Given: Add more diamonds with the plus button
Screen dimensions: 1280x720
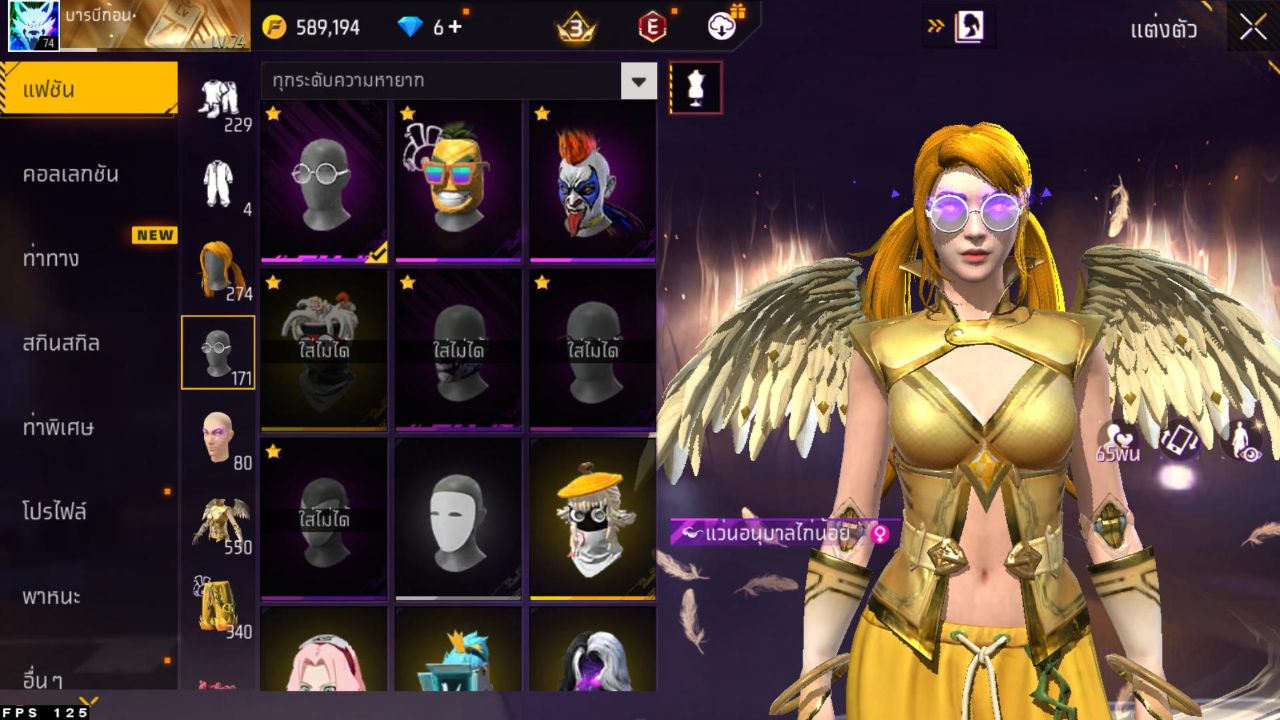Looking at the screenshot, I should 455,27.
